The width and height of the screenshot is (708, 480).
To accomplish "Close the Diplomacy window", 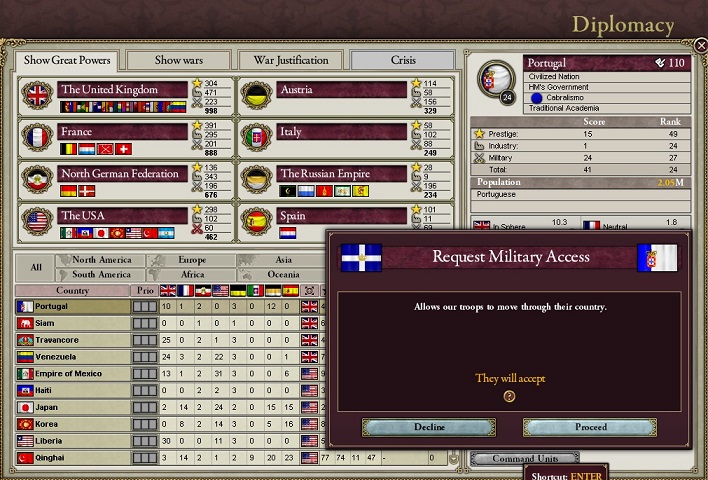I will [x=700, y=45].
